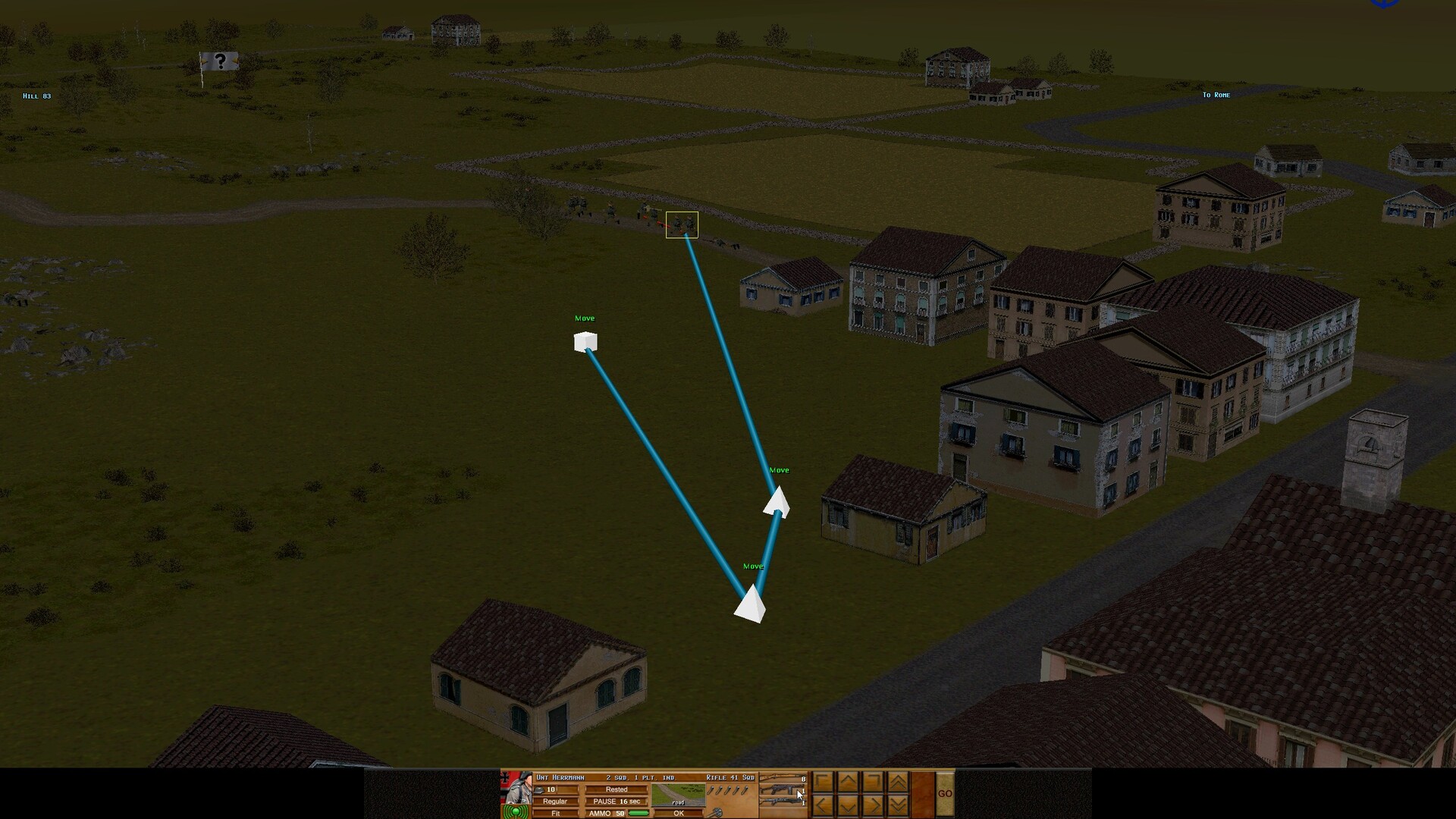Click the green AMMO 50 bar

point(639,812)
